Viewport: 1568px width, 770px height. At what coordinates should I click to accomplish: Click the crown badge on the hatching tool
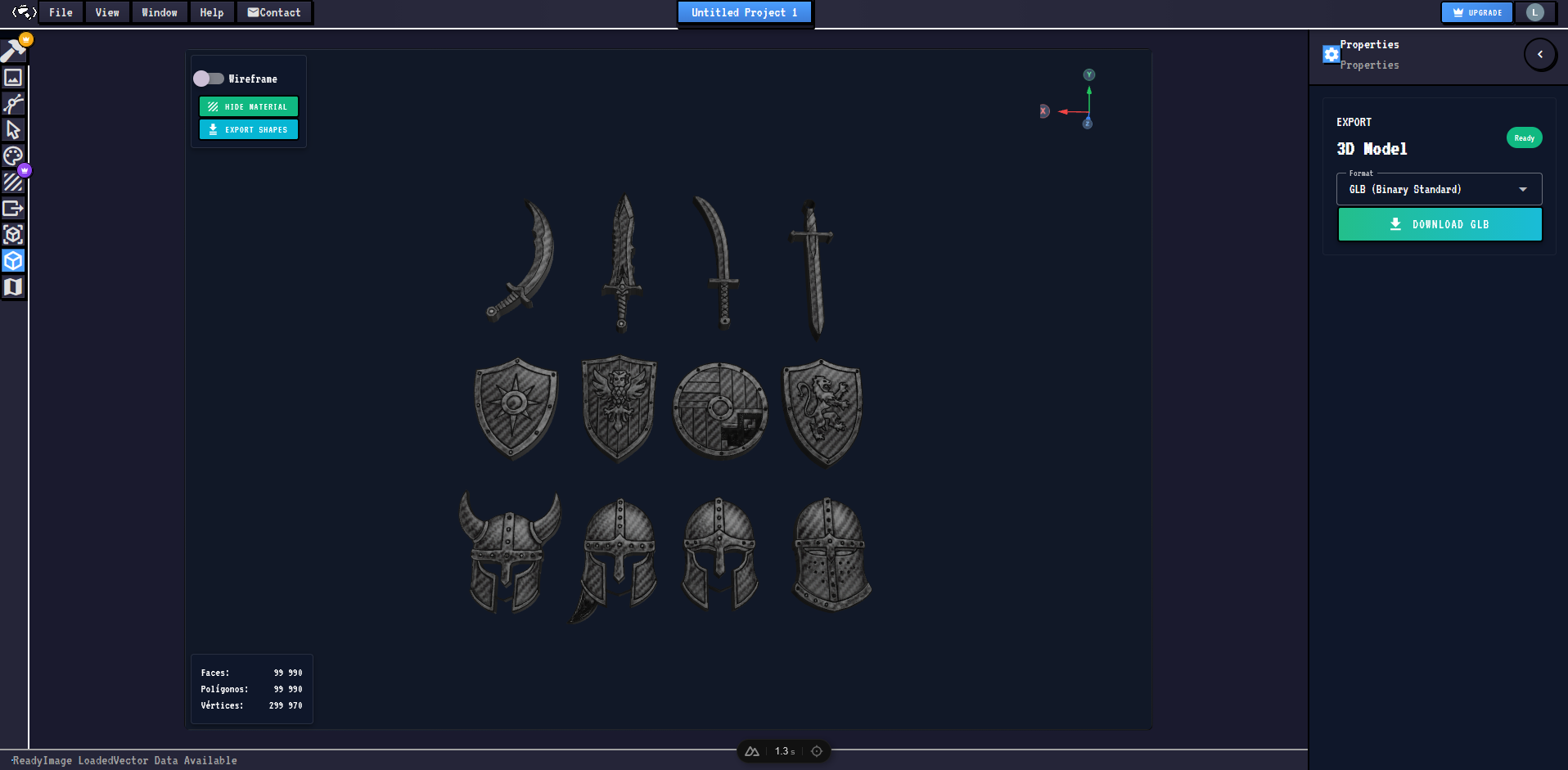24,170
